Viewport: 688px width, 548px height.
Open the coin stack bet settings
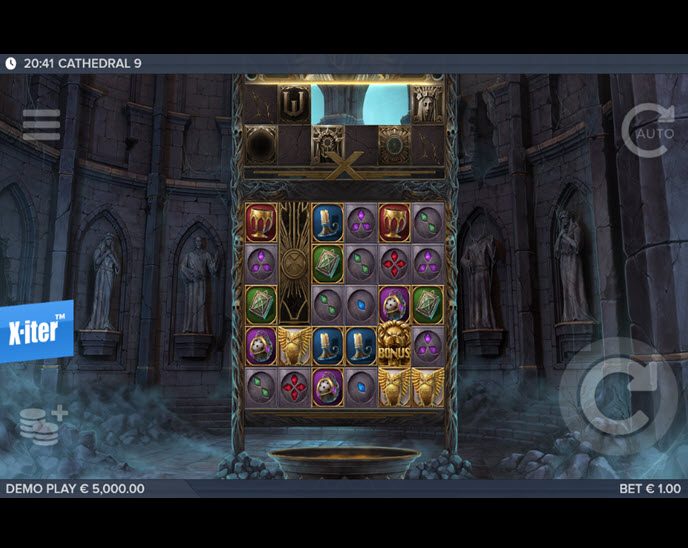click(42, 425)
